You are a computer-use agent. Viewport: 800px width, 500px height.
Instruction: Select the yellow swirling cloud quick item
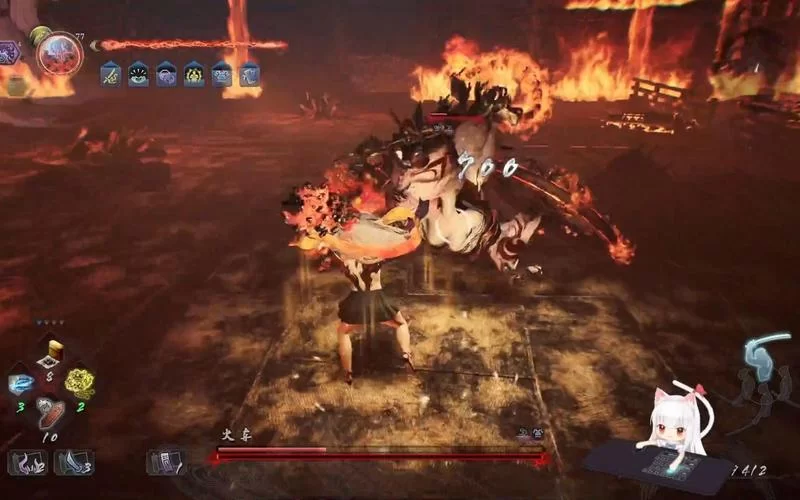[79, 382]
